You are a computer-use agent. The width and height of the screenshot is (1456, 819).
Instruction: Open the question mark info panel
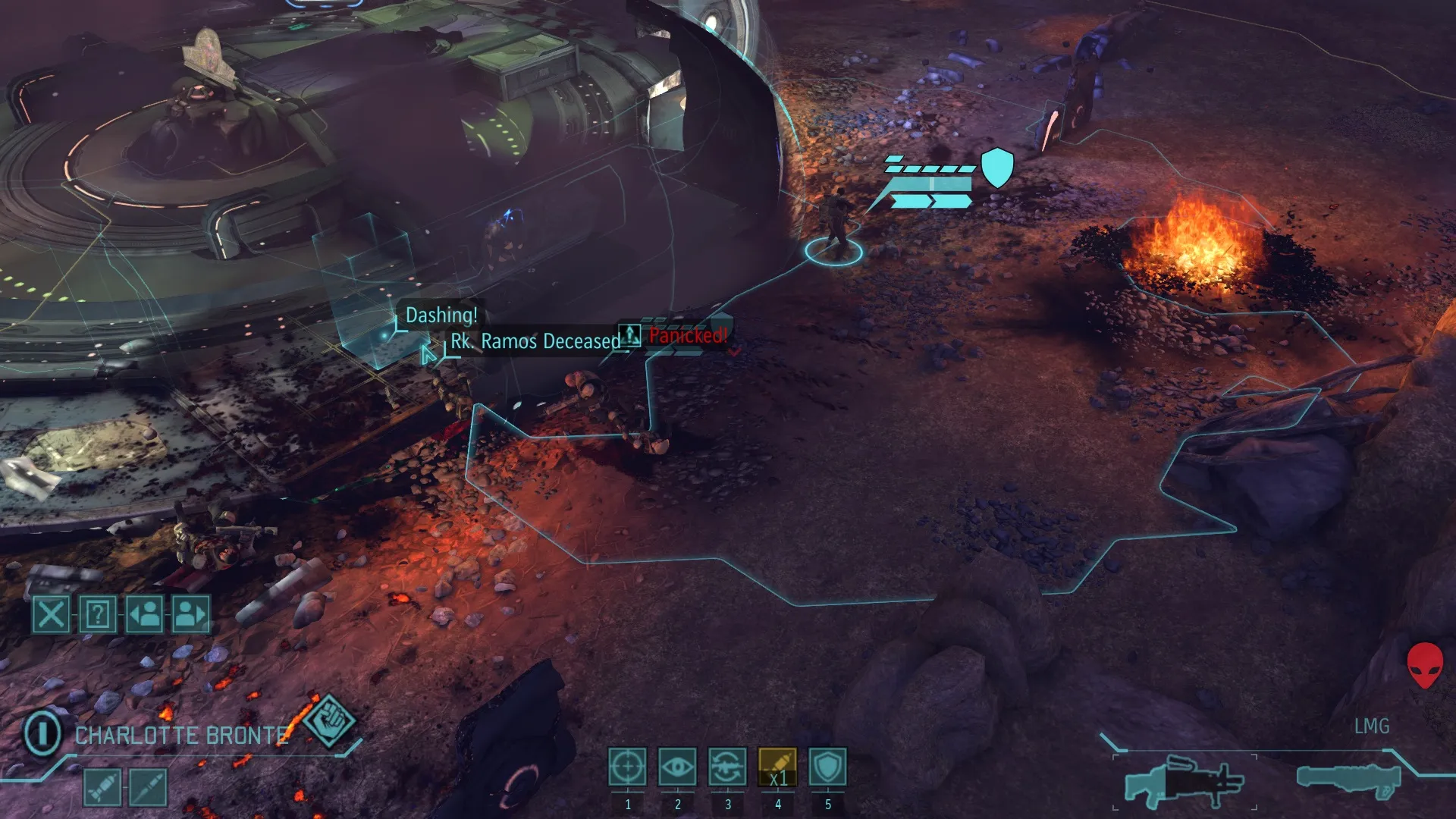click(x=98, y=613)
